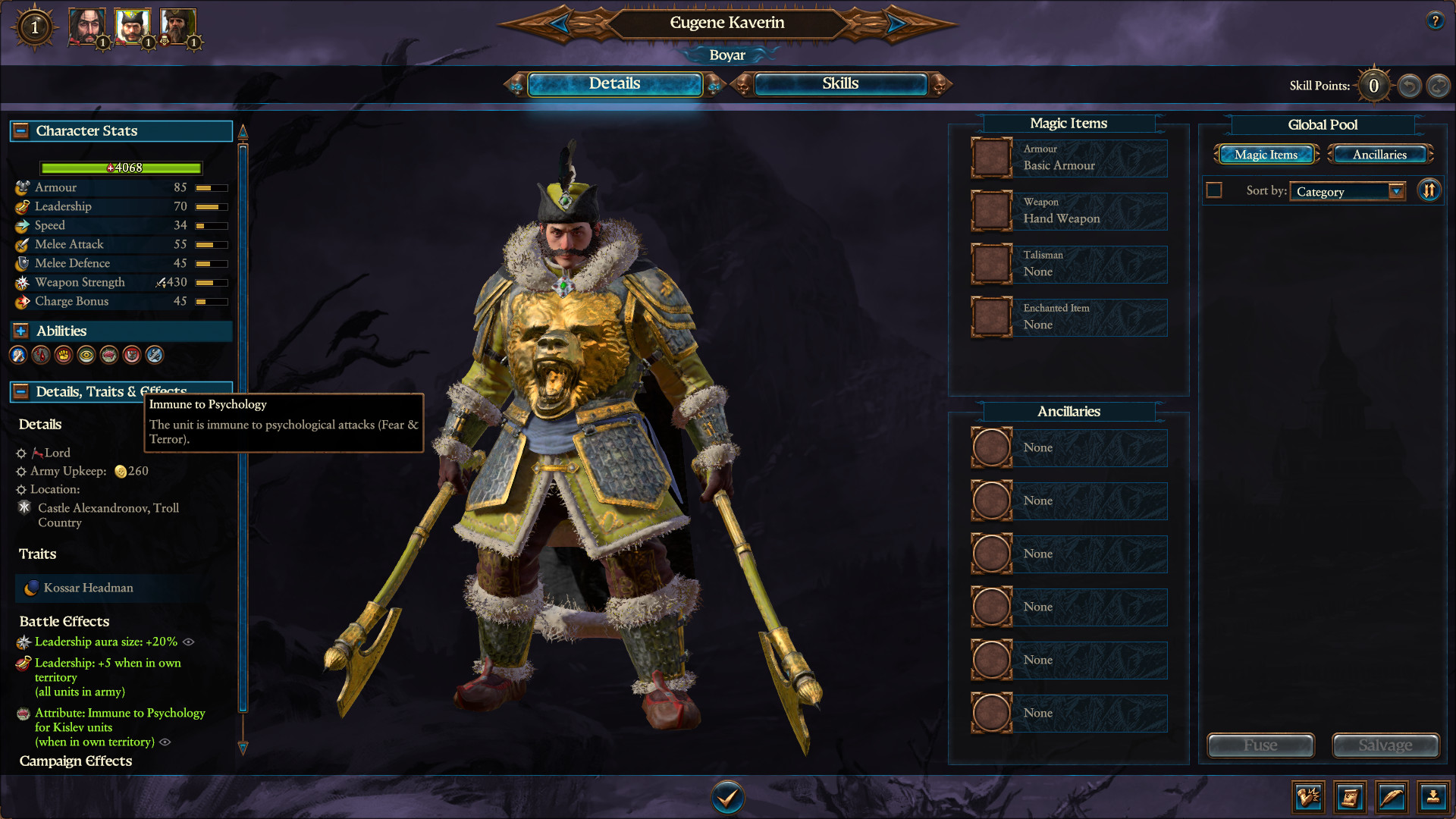Switch Global Pool to Ancillaries
Viewport: 1456px width, 819px height.
(x=1379, y=154)
